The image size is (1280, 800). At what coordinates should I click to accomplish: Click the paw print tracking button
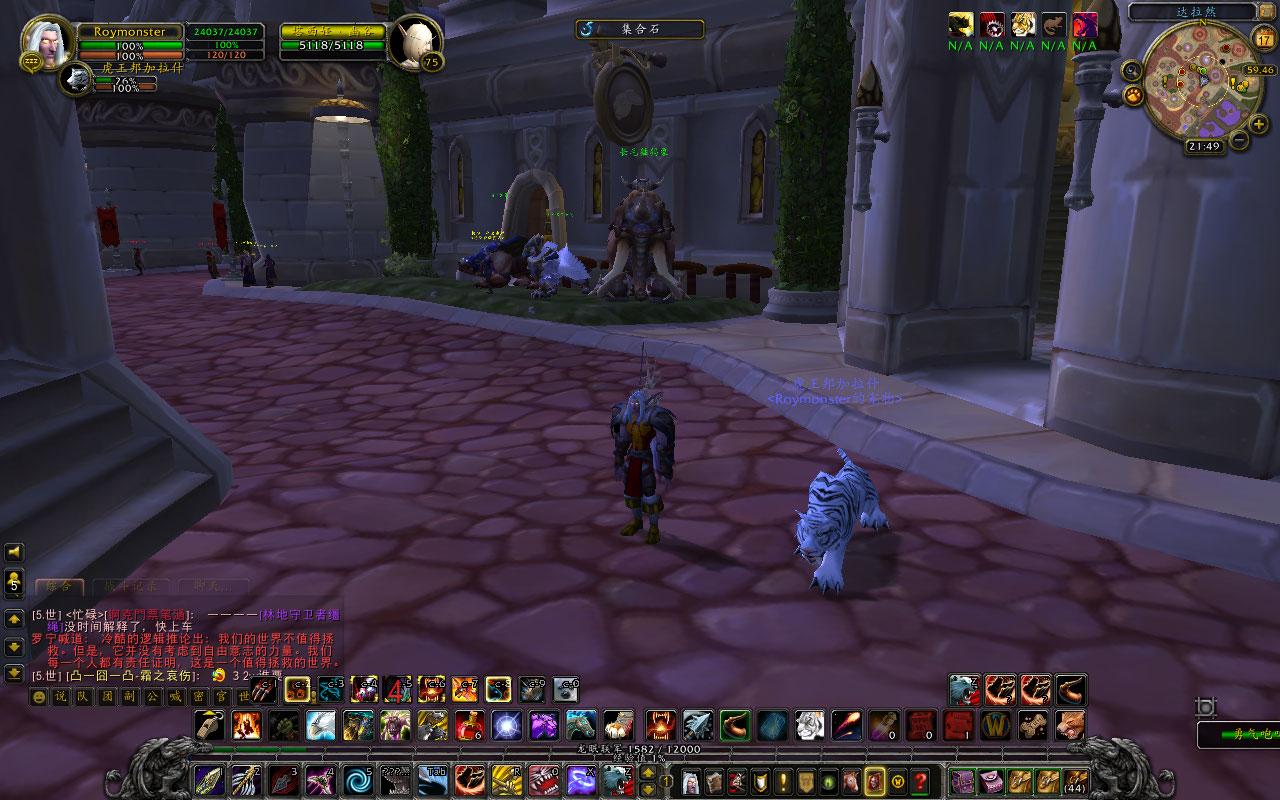coord(1133,95)
